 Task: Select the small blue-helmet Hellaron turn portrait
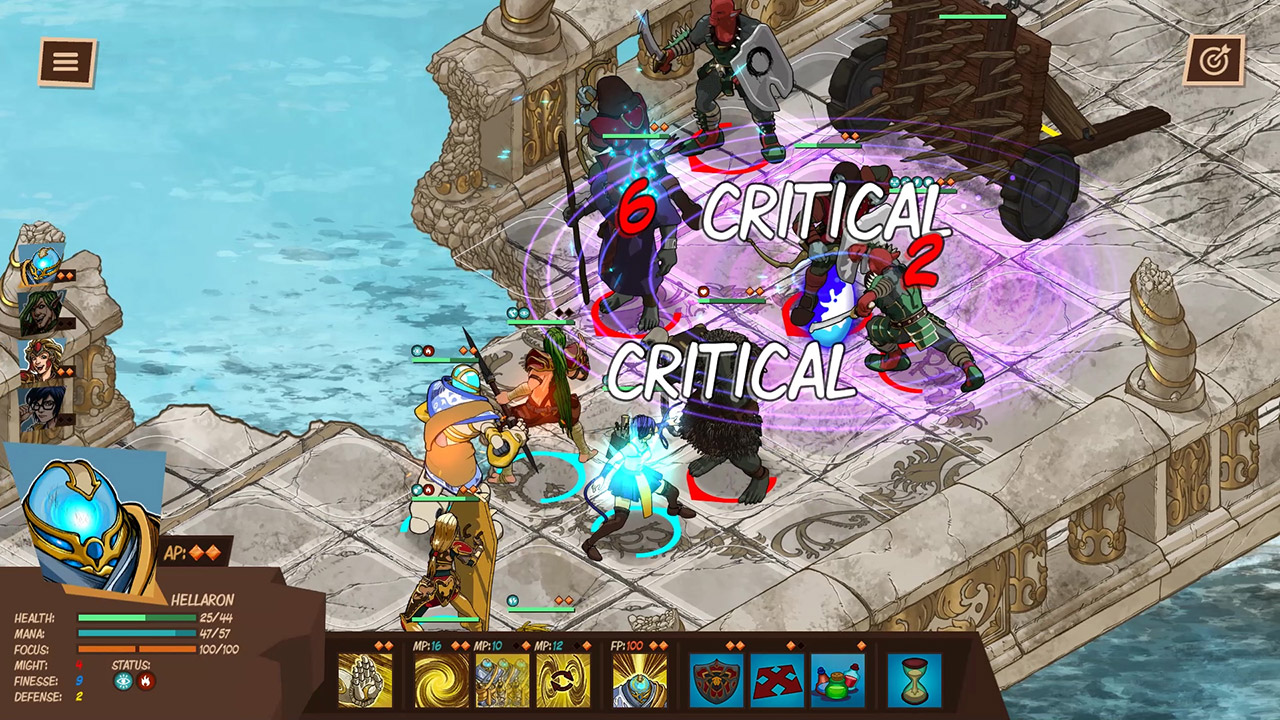(x=42, y=265)
